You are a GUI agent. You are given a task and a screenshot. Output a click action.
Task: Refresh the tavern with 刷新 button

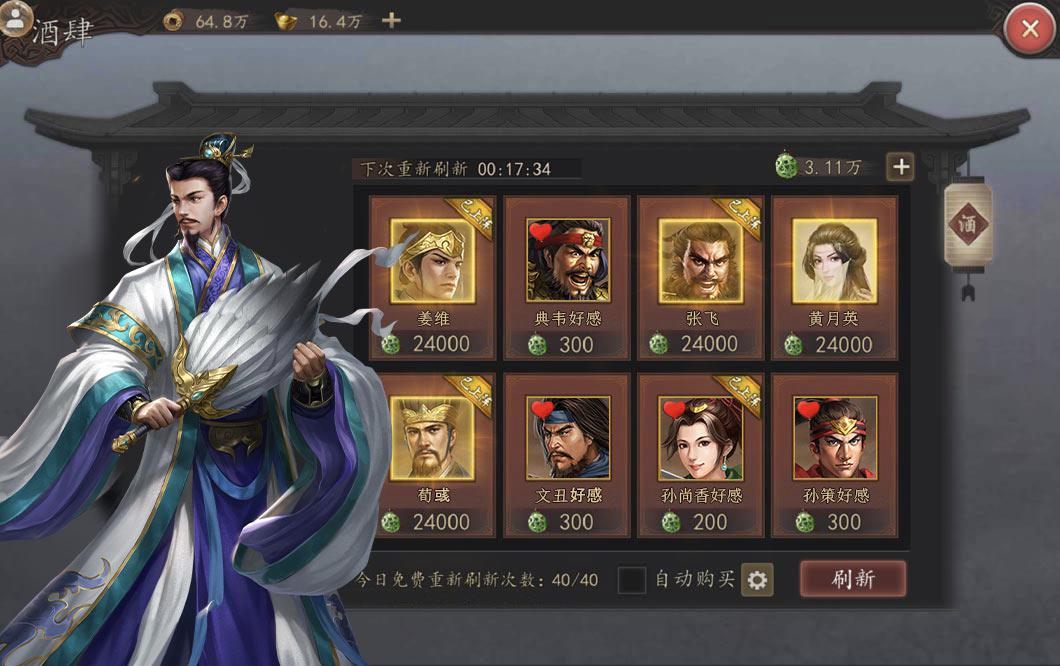click(x=852, y=579)
